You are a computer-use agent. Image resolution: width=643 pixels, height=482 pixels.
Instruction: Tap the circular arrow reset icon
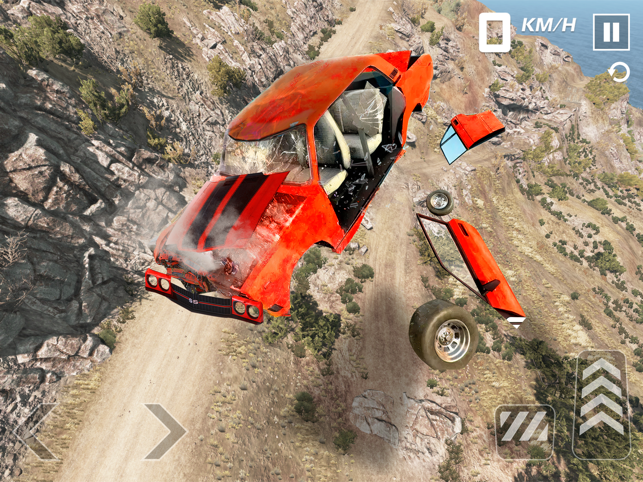pos(620,72)
